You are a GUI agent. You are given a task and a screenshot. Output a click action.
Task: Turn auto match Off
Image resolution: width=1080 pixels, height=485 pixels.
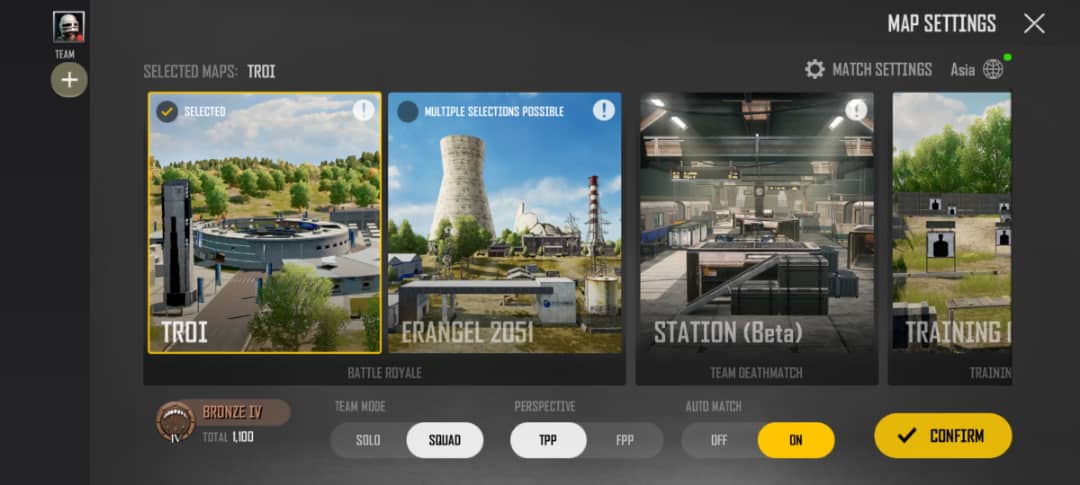719,440
